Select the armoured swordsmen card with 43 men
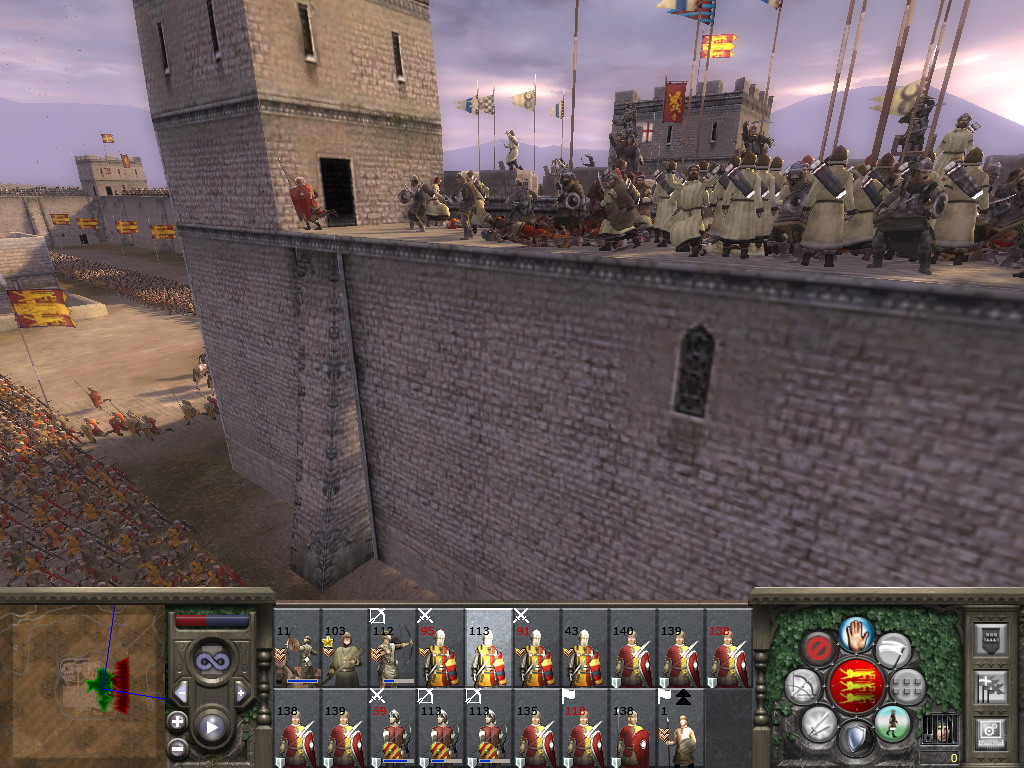Screen dimensions: 1024x768 pos(585,650)
